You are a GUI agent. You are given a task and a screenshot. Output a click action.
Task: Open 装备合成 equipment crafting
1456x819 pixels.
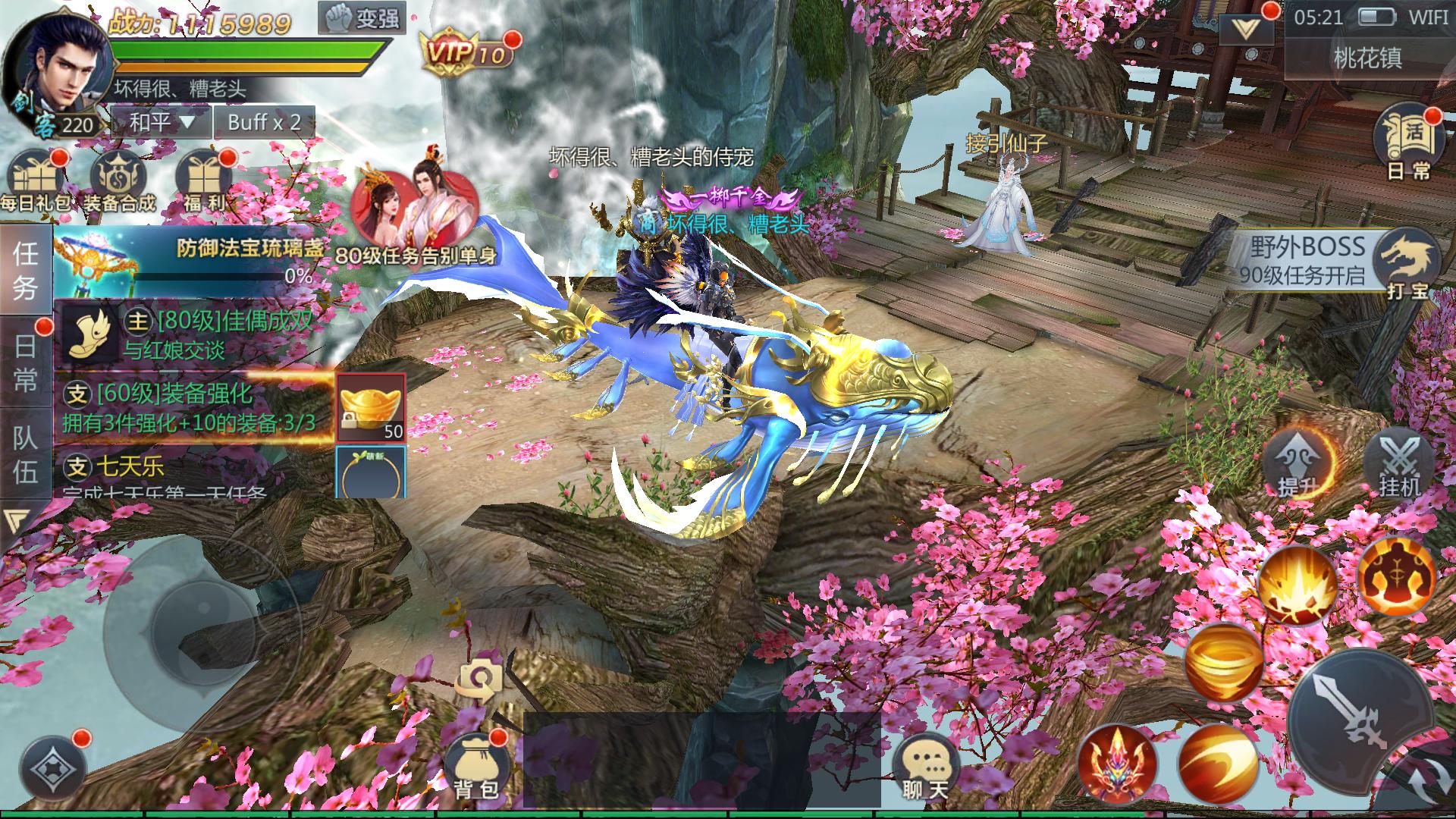pyautogui.click(x=119, y=182)
